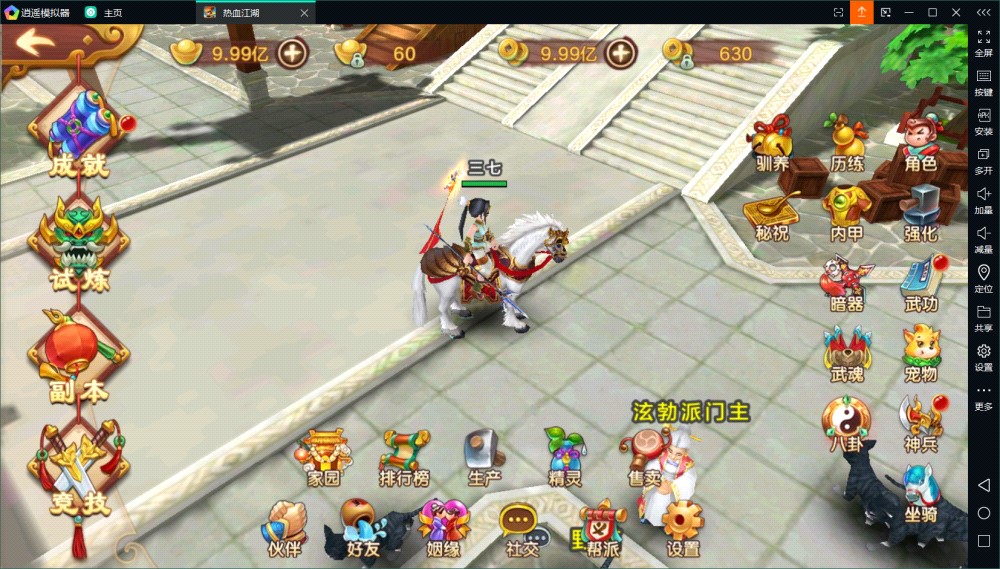Open the 八卦 yin-yang icon
The image size is (1000, 569).
point(846,423)
